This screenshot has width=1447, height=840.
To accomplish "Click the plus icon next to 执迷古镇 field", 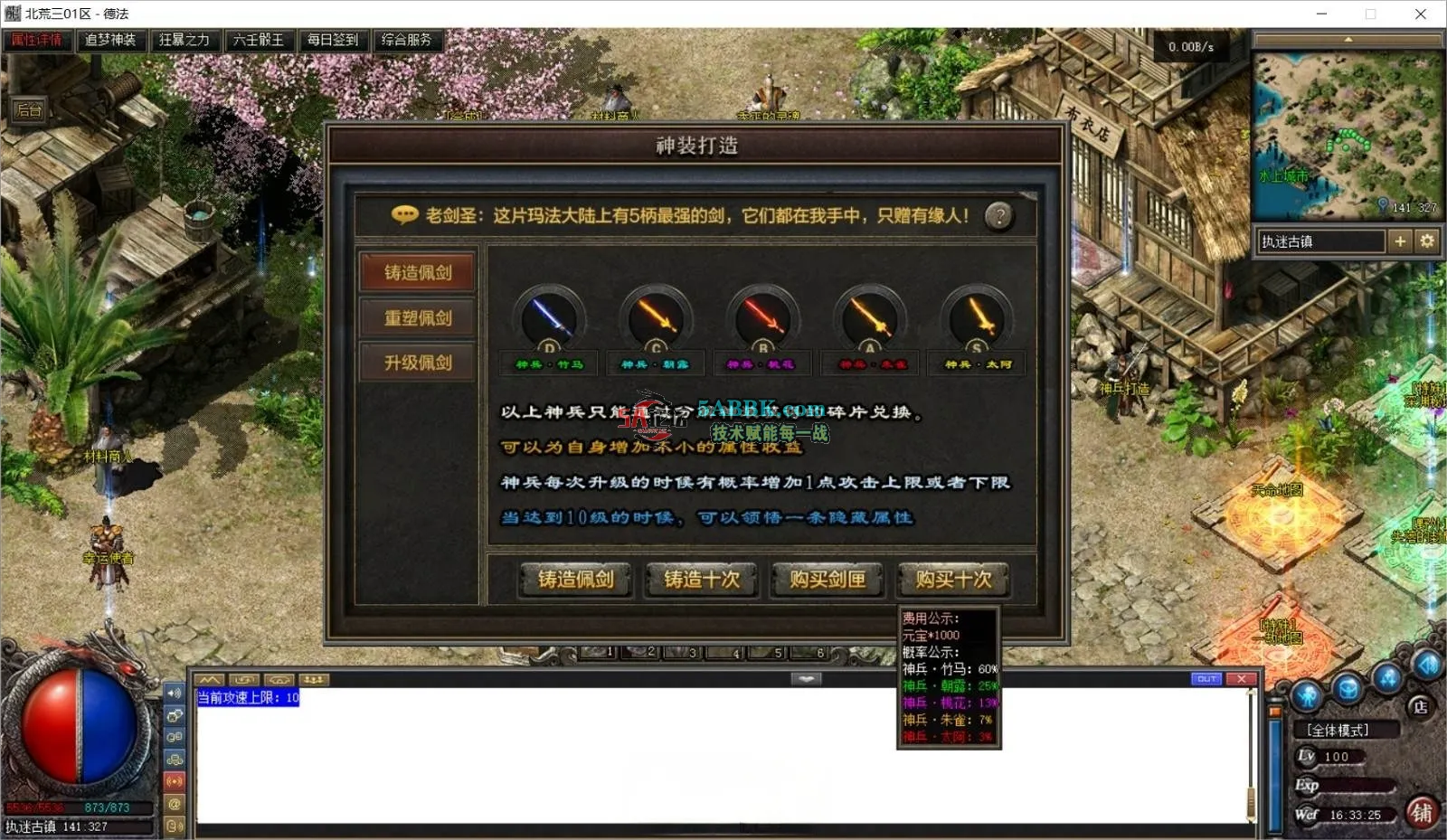I will (x=1401, y=241).
